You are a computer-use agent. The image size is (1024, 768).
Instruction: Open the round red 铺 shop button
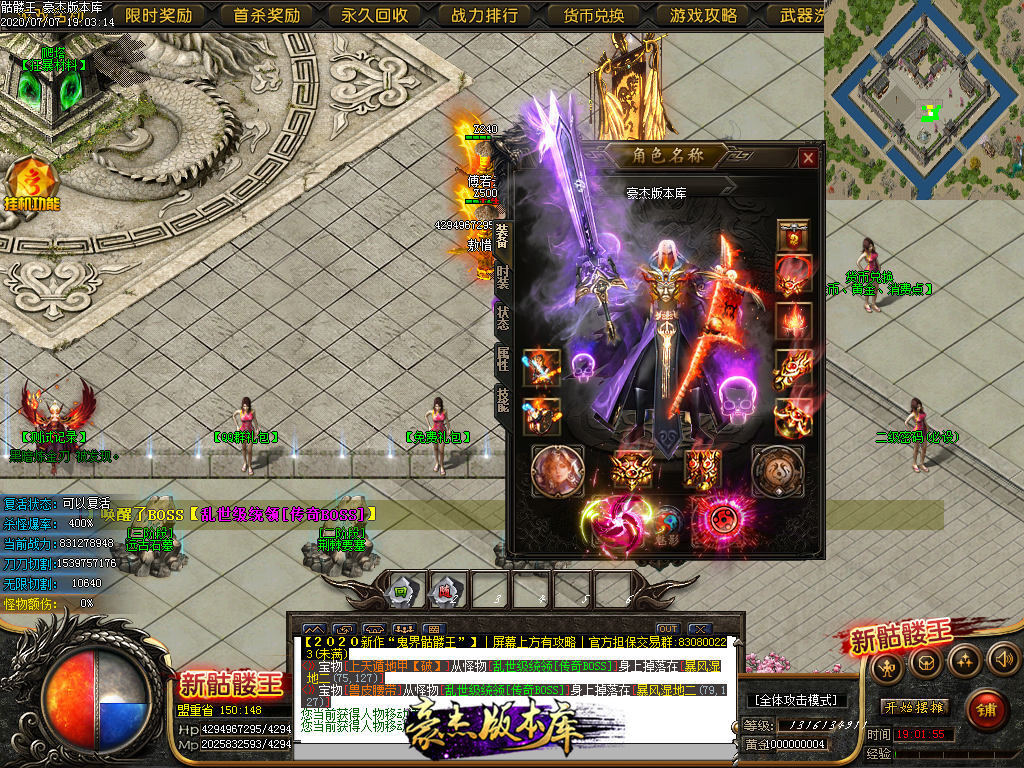pos(987,708)
